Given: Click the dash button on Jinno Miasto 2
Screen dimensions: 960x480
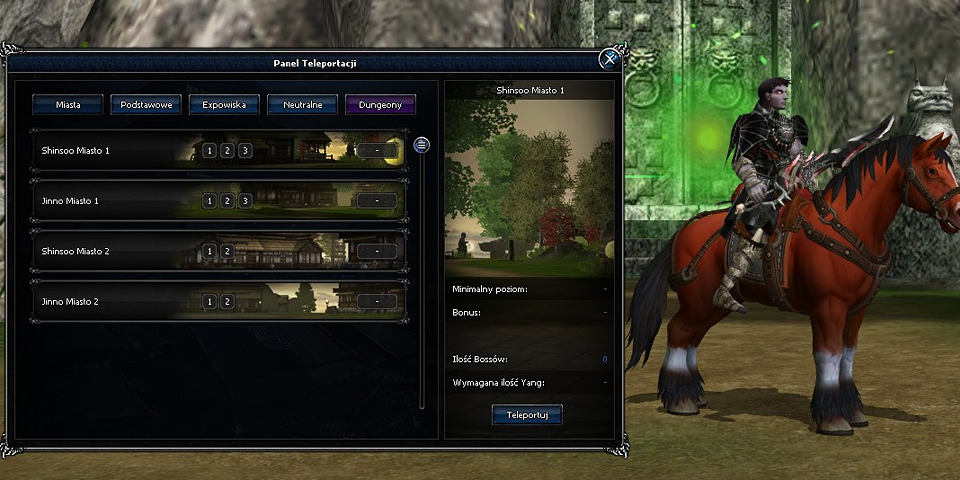Looking at the screenshot, I should (376, 301).
